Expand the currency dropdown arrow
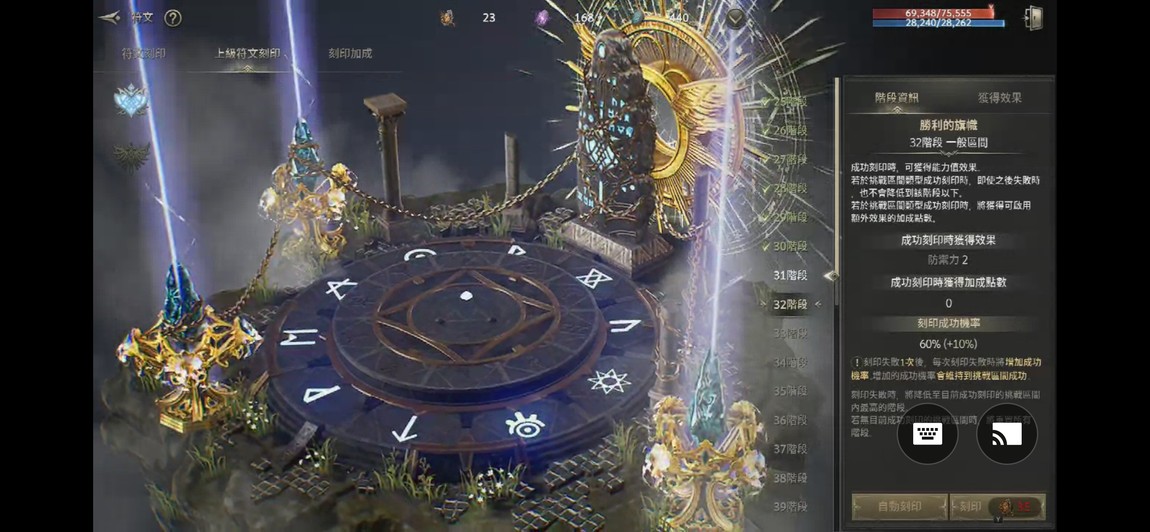Screen dimensions: 1150x532 736,18
